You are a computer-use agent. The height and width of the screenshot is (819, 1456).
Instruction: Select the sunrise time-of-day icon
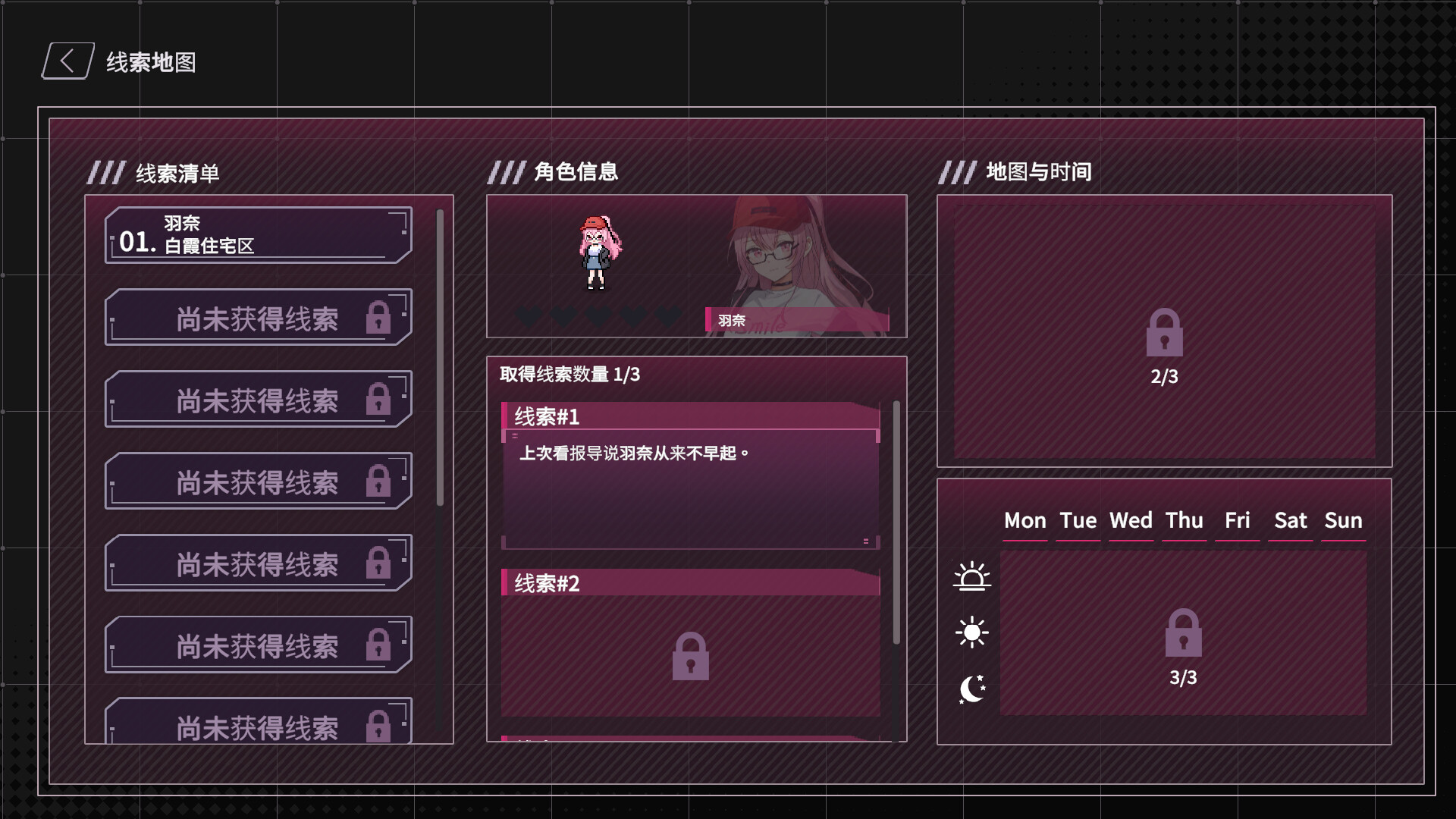click(x=972, y=576)
